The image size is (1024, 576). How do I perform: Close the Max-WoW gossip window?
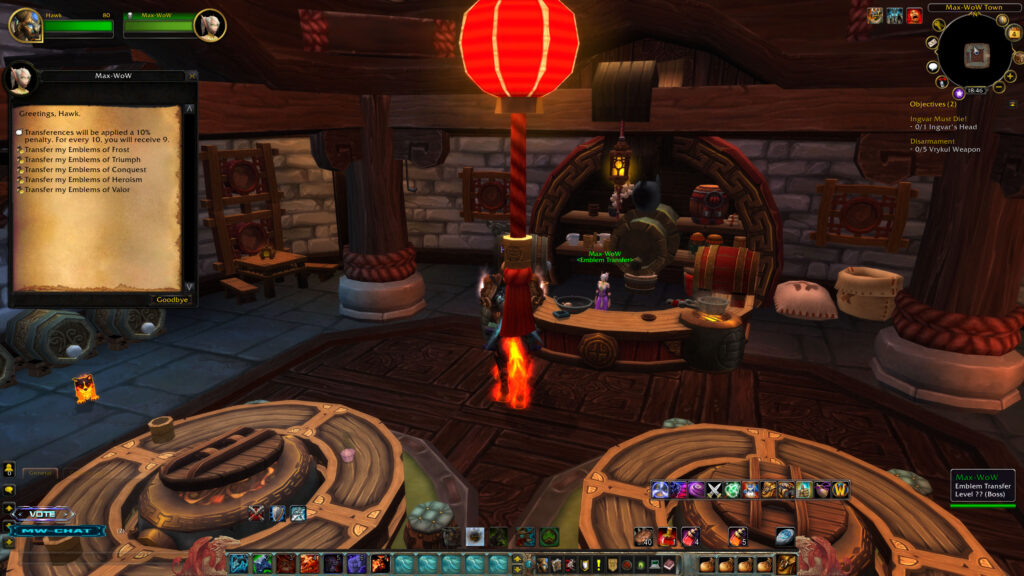192,75
